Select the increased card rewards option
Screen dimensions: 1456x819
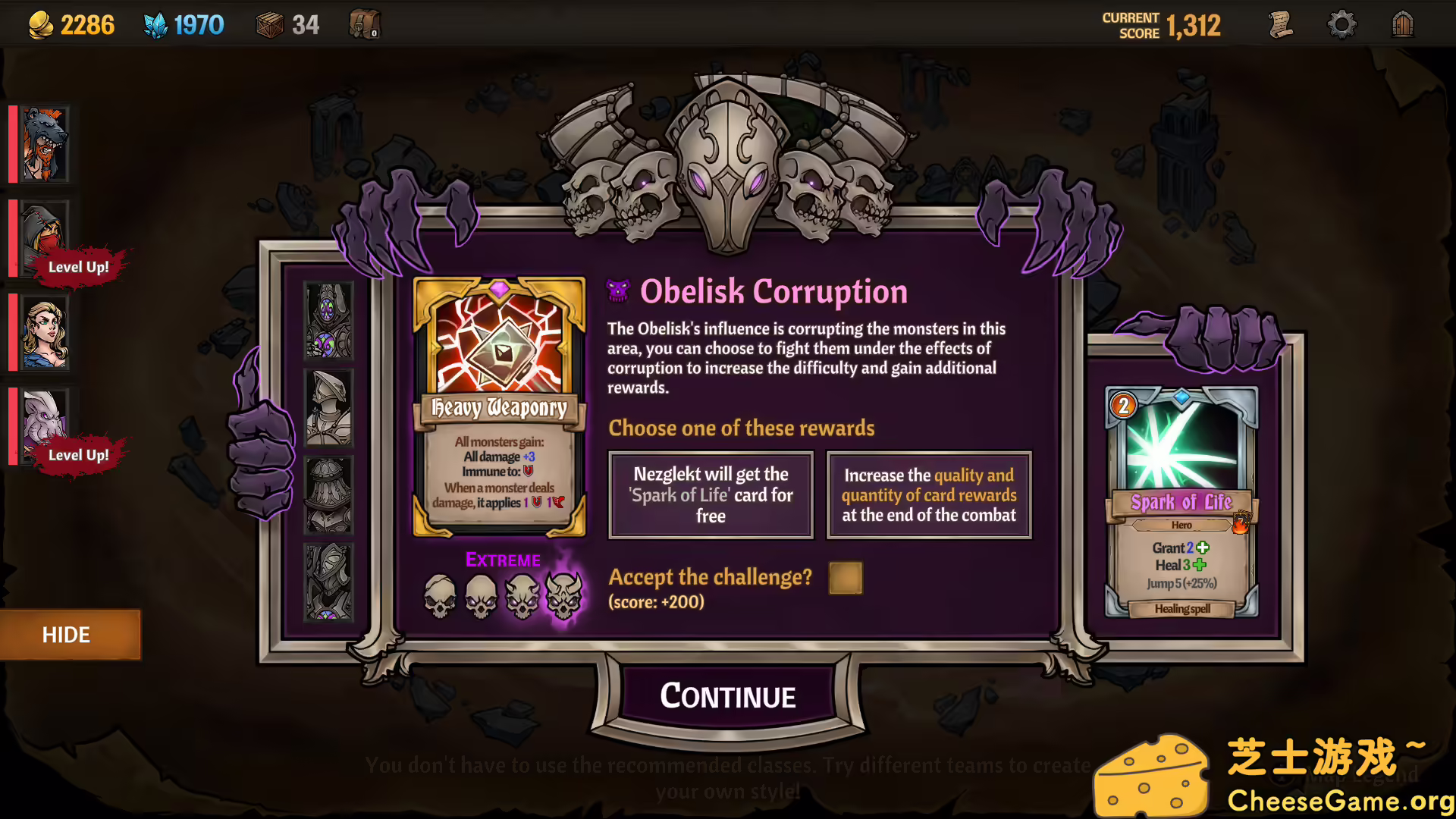[x=928, y=494]
